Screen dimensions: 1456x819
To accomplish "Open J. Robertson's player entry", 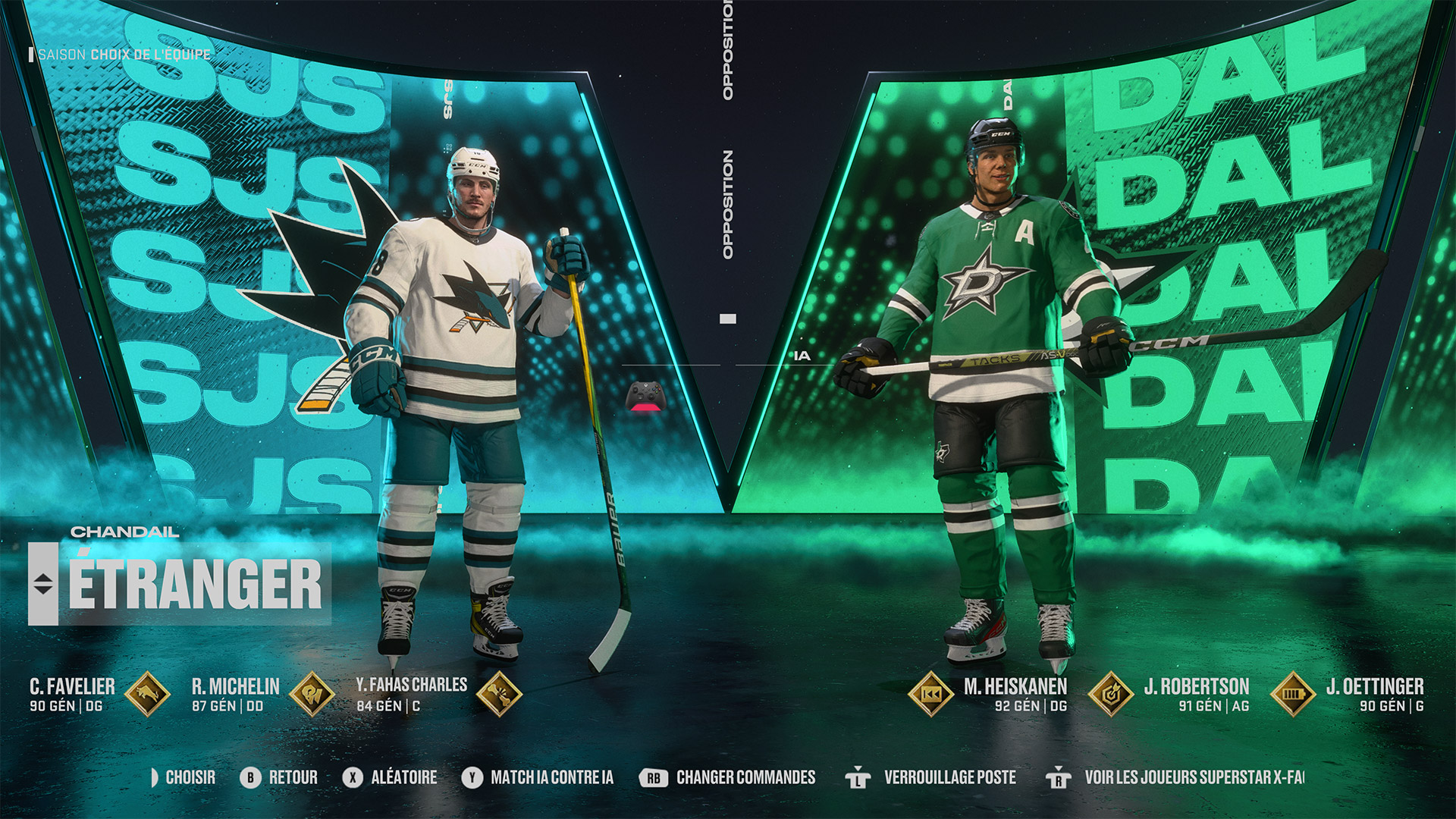I will 1196,694.
